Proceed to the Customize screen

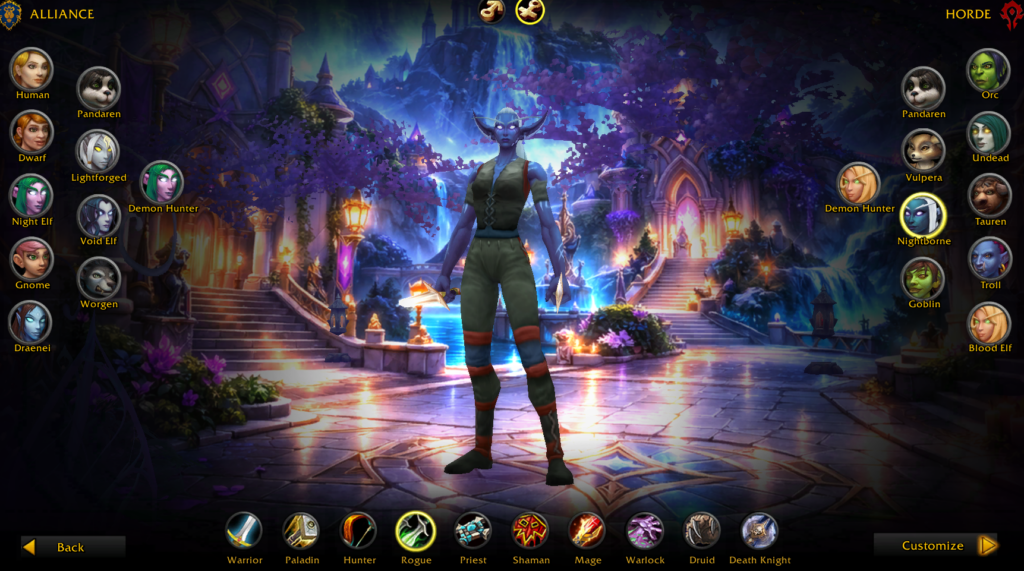935,545
